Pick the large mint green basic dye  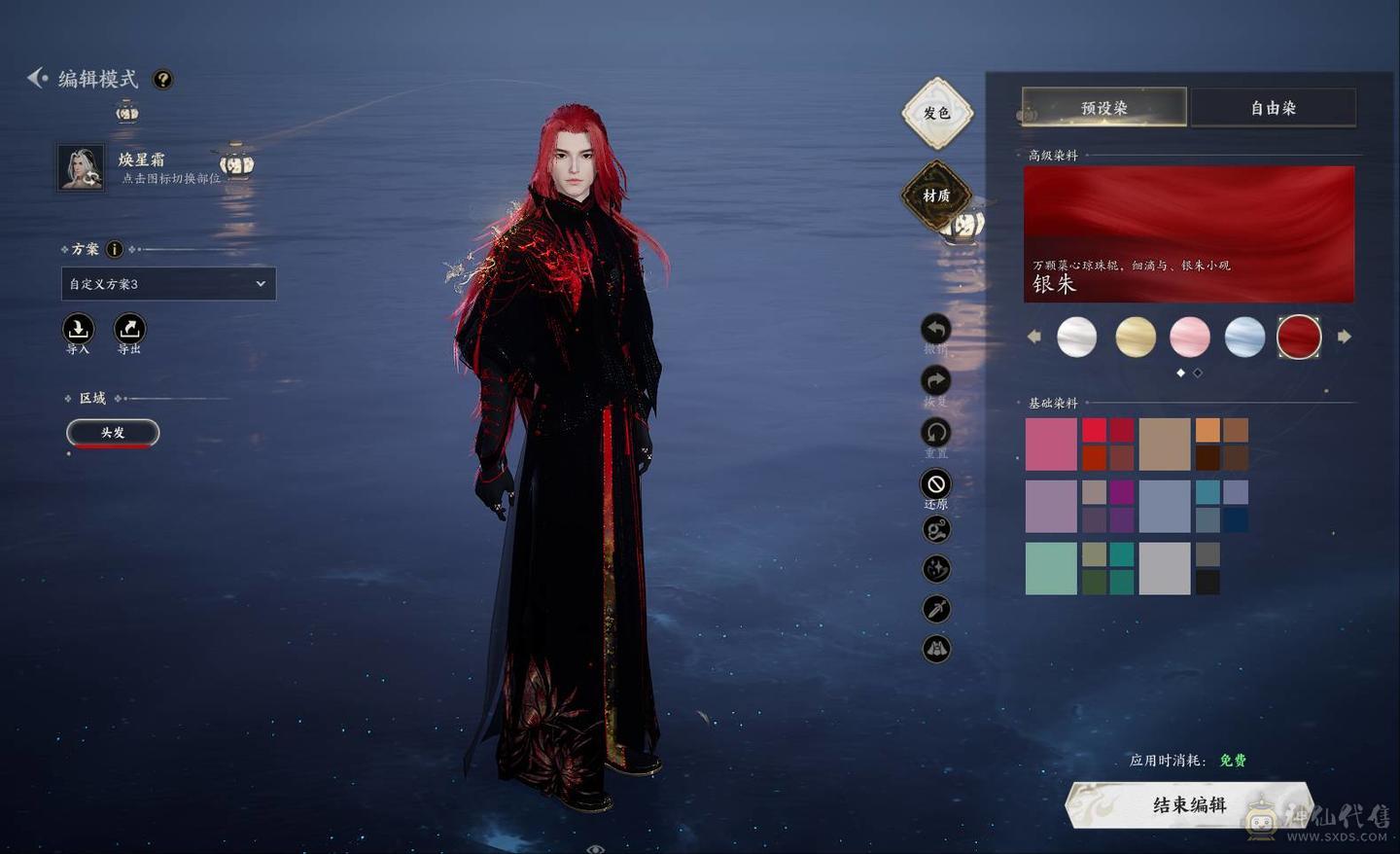tap(1051, 568)
